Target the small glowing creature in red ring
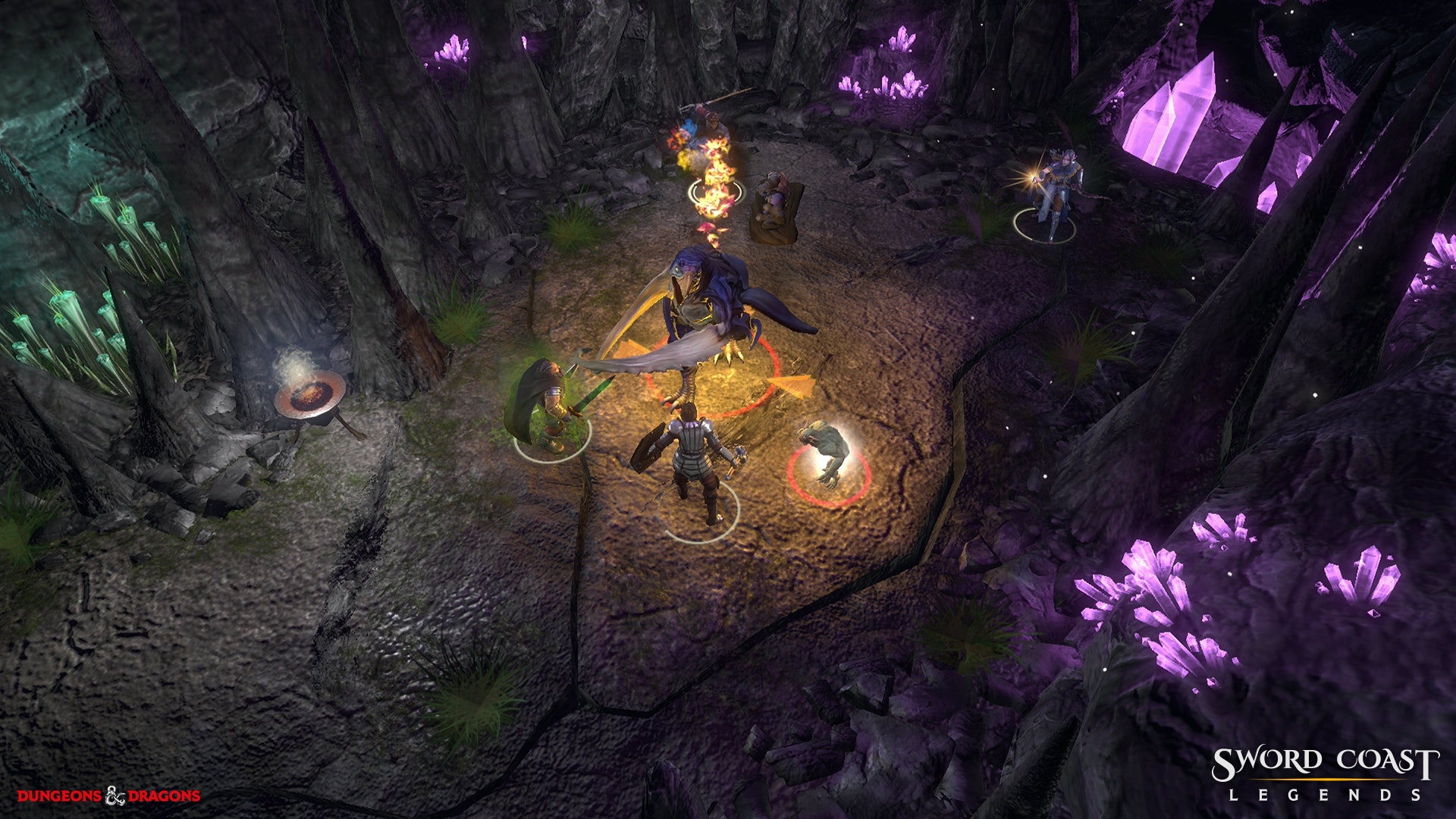Image resolution: width=1456 pixels, height=819 pixels. coord(825,453)
